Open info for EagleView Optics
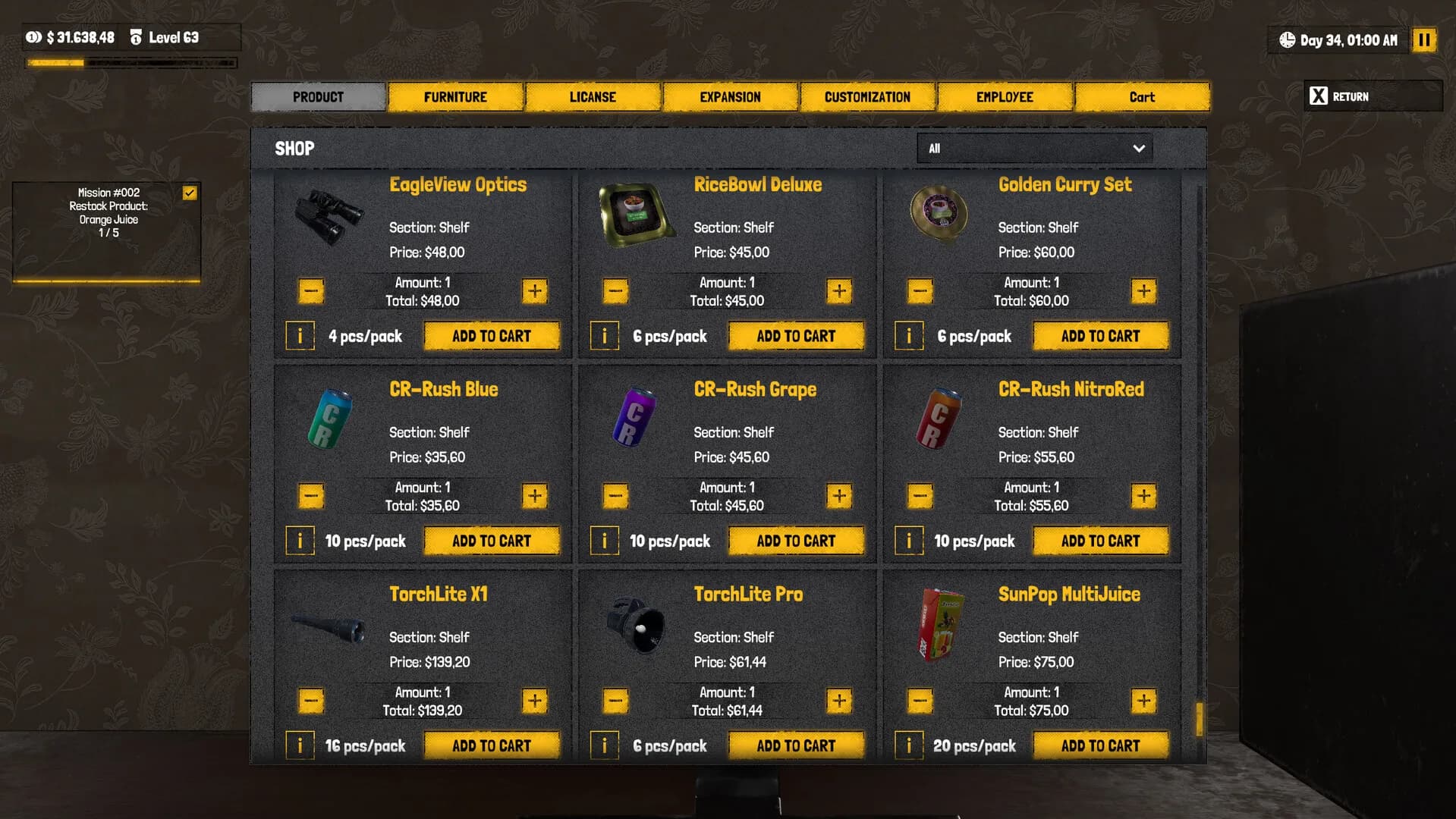The width and height of the screenshot is (1456, 819). (300, 335)
